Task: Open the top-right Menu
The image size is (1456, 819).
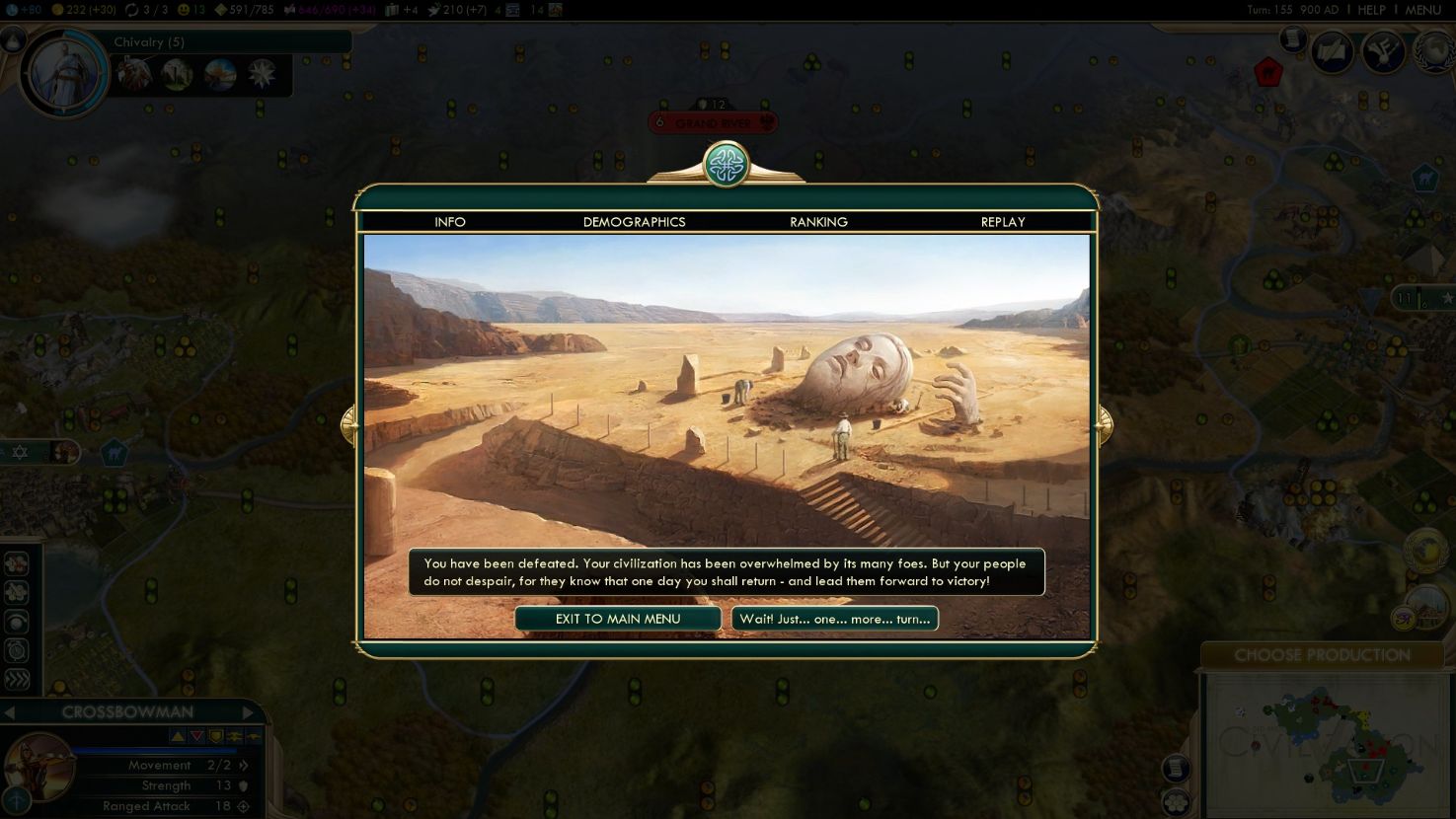Action: [x=1422, y=10]
